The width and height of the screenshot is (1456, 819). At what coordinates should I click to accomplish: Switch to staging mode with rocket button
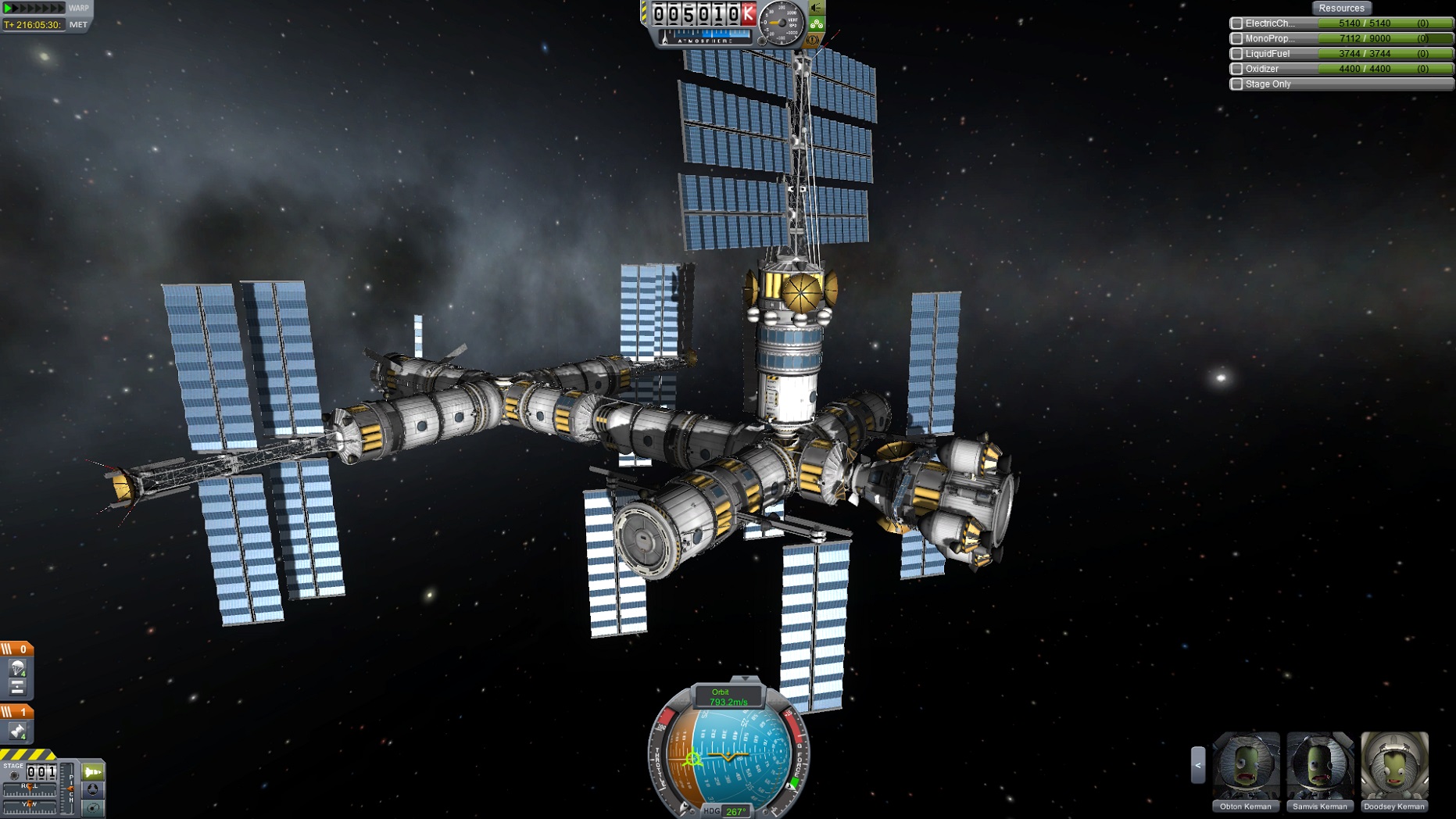tap(93, 772)
